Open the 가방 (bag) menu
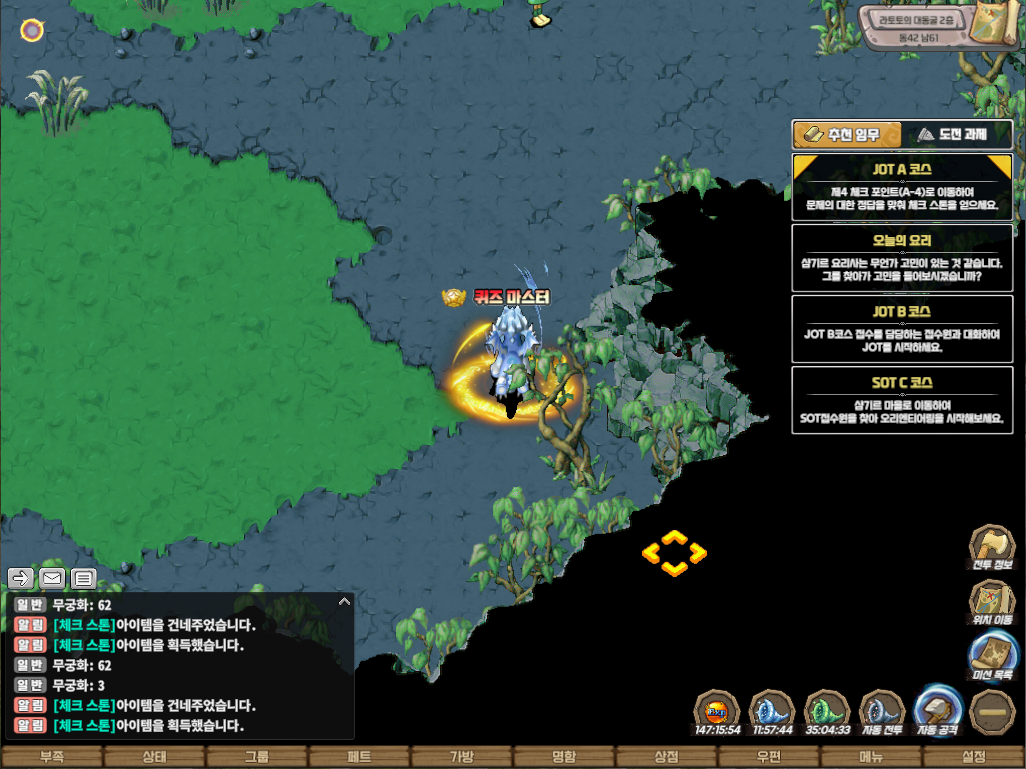This screenshot has height=769, width=1026. coord(461,757)
